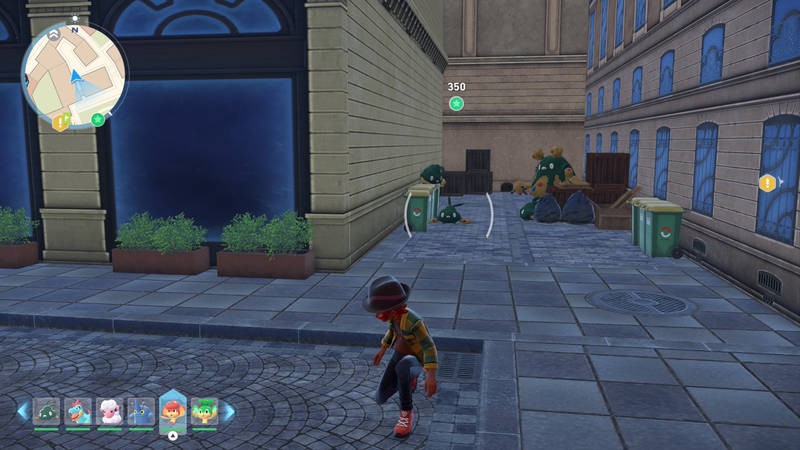The height and width of the screenshot is (450, 800).
Task: Click the yellow hexagon exclamation alert icon
Action: tap(767, 182)
